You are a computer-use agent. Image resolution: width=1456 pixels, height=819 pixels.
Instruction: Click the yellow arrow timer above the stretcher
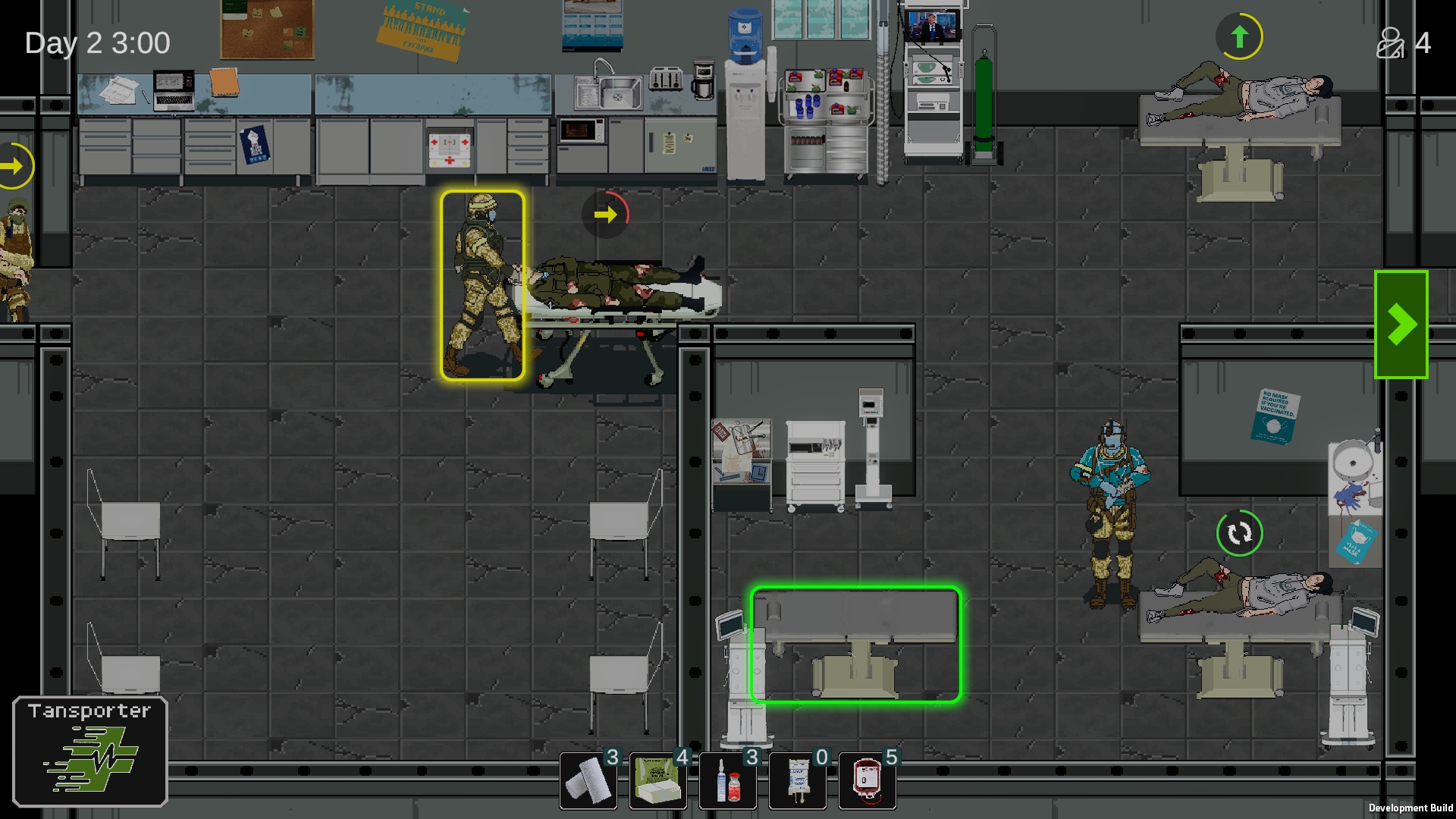click(x=604, y=215)
